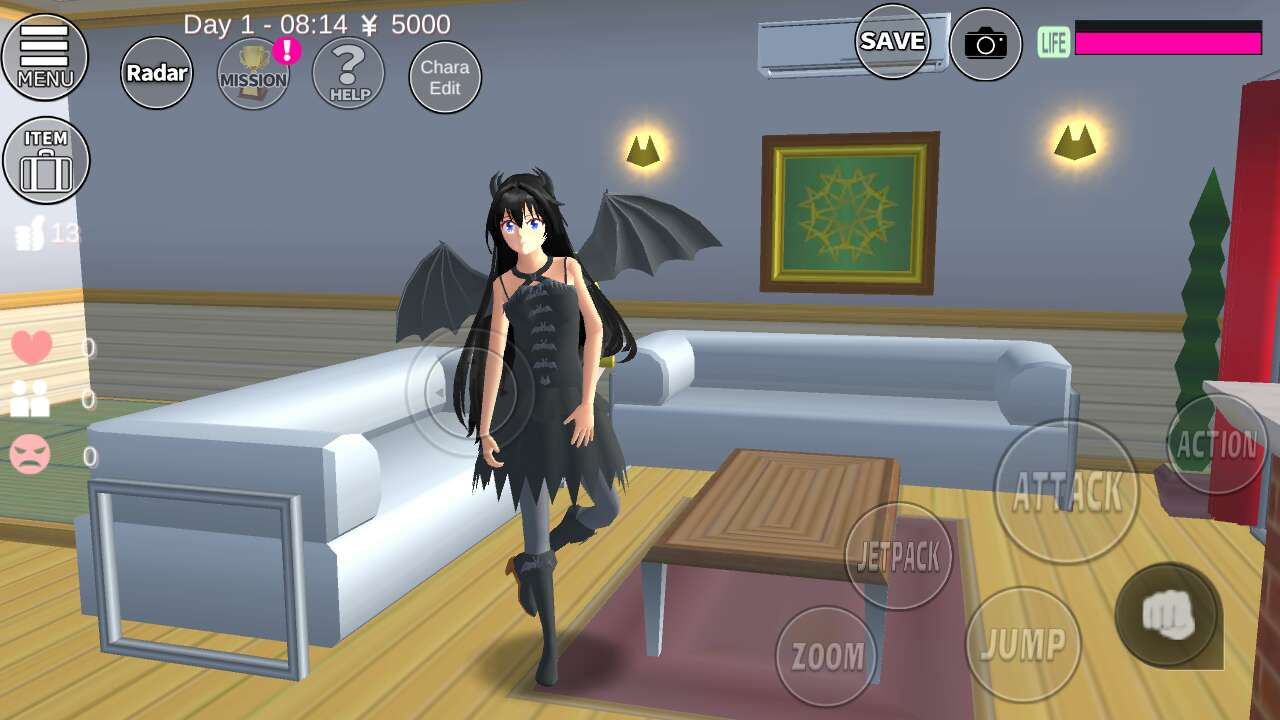Screen dimensions: 1280x720
Task: Tap the SAVE button
Action: [x=892, y=41]
